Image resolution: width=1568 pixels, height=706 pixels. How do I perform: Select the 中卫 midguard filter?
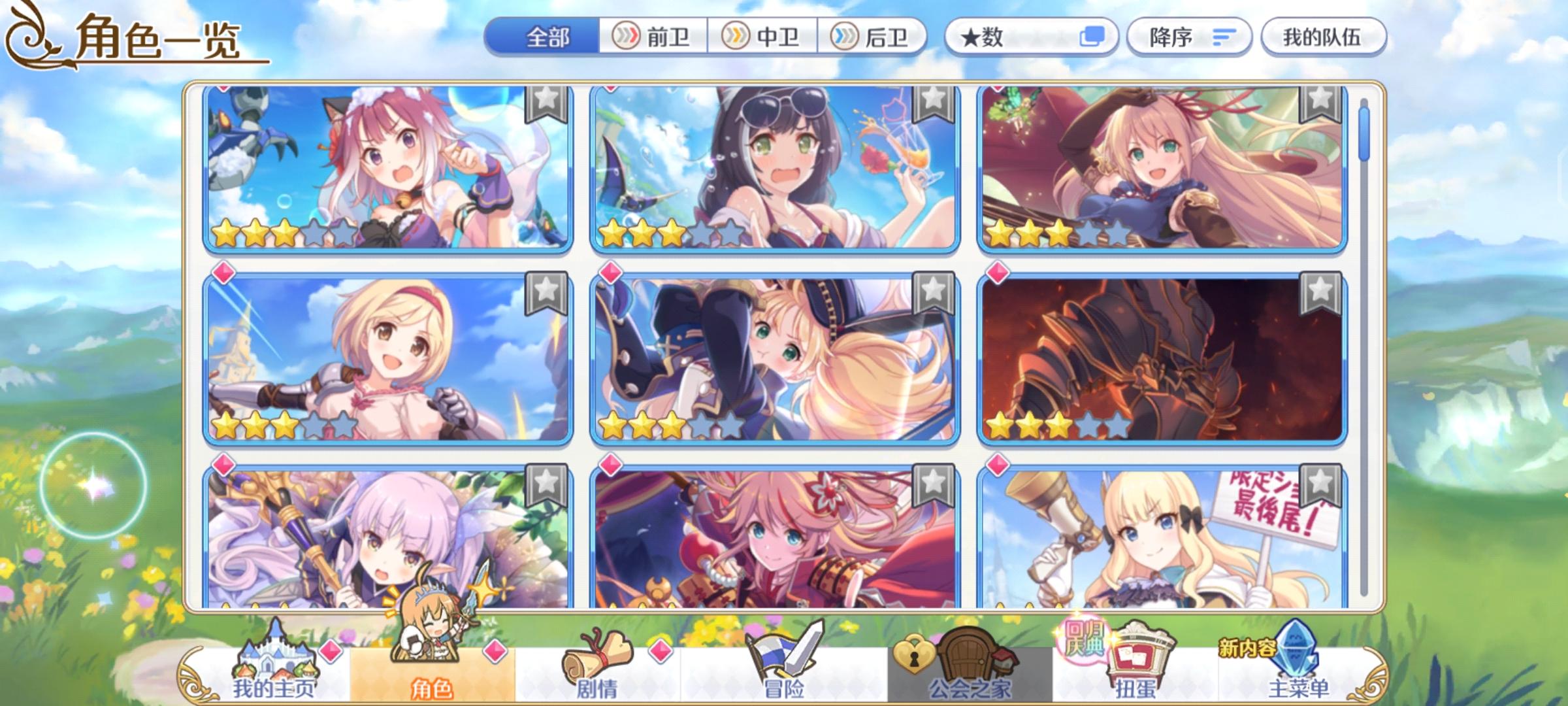(766, 37)
